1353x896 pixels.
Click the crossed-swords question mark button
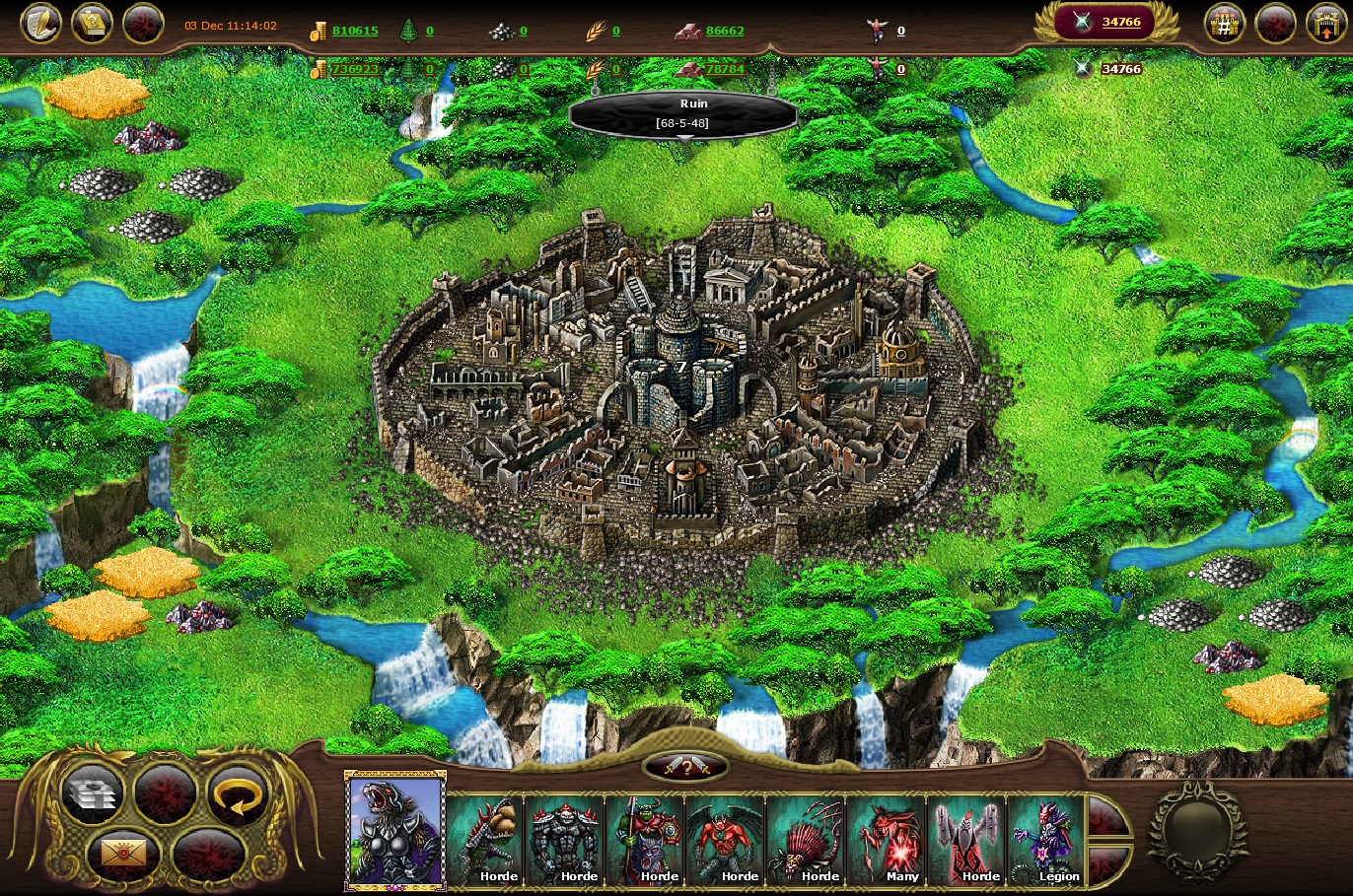[685, 767]
